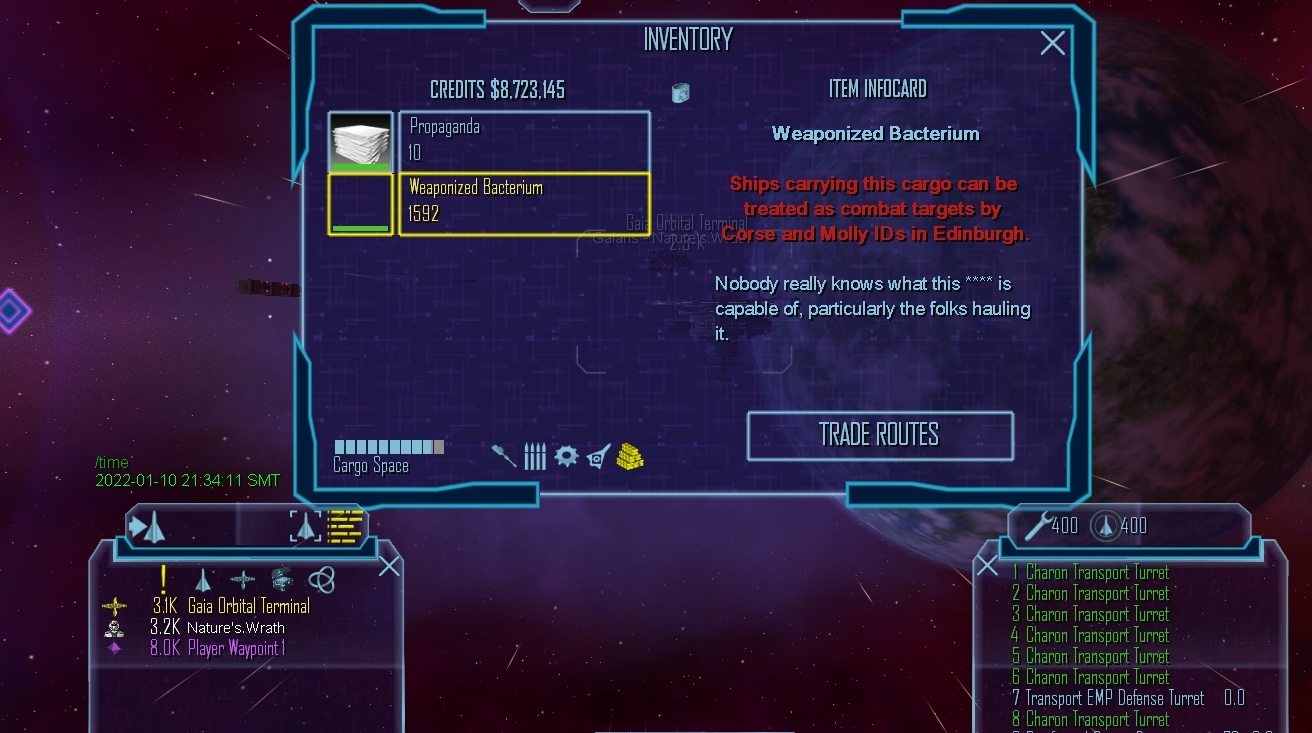The height and width of the screenshot is (733, 1312).
Task: Filter contacts by the exclamation mark icon
Action: (164, 579)
